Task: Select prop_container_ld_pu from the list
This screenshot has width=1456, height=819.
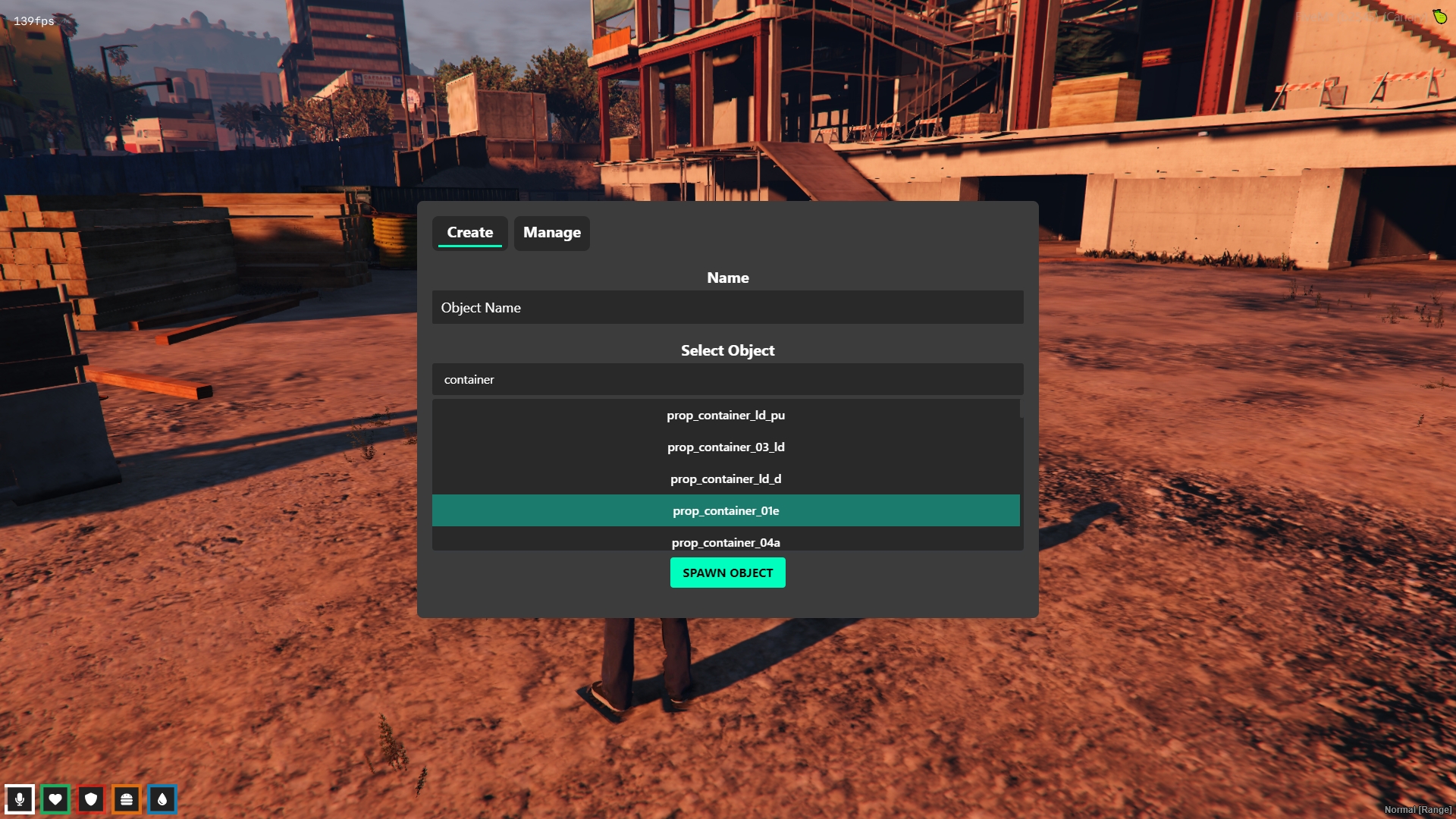Action: point(726,416)
